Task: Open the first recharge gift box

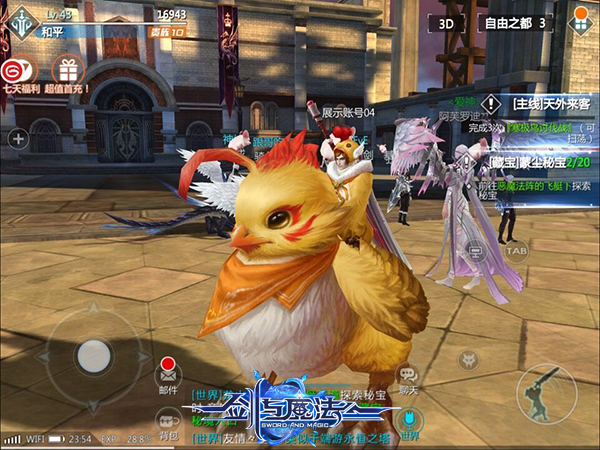Action: click(67, 70)
